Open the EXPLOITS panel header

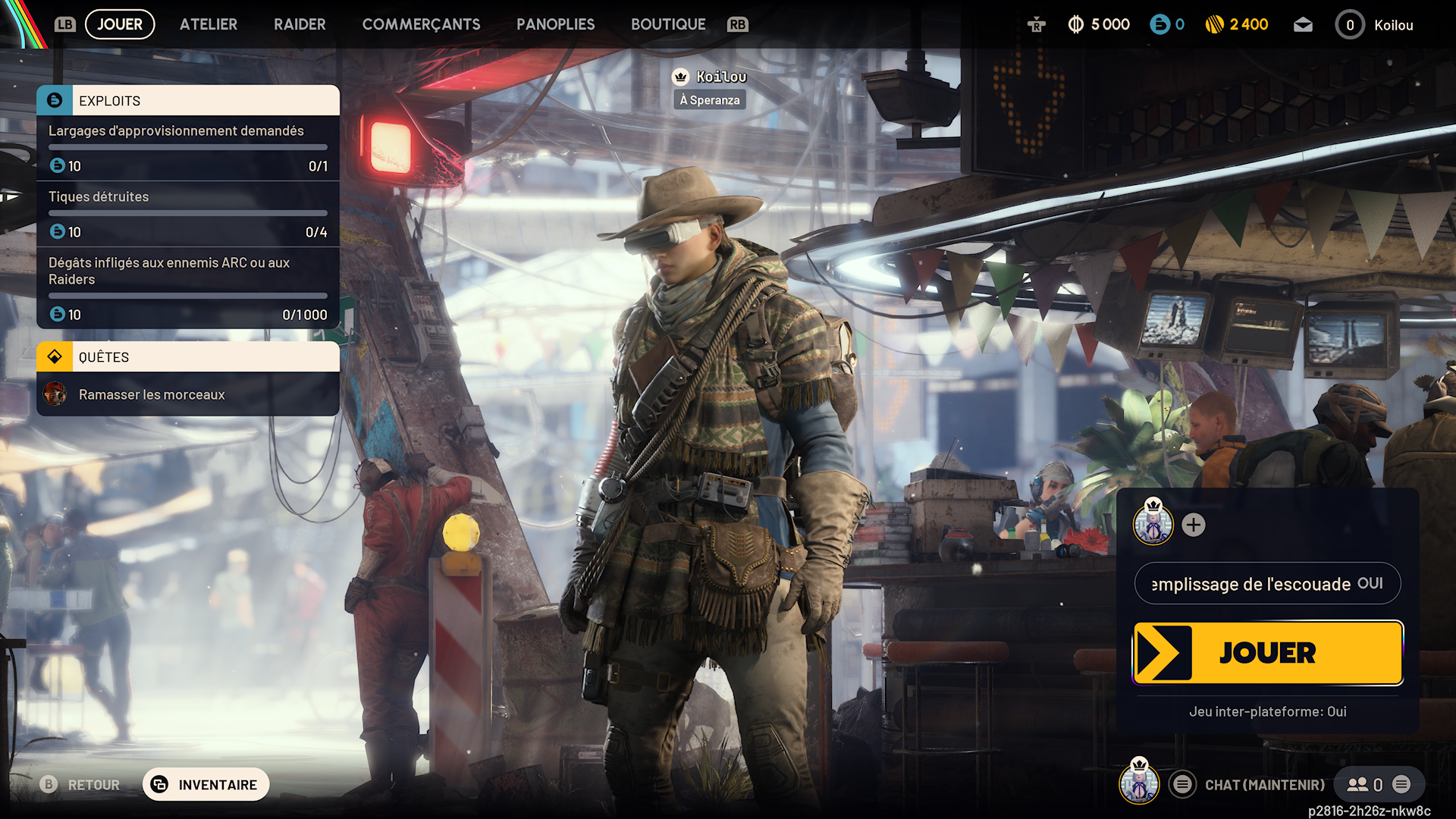188,100
